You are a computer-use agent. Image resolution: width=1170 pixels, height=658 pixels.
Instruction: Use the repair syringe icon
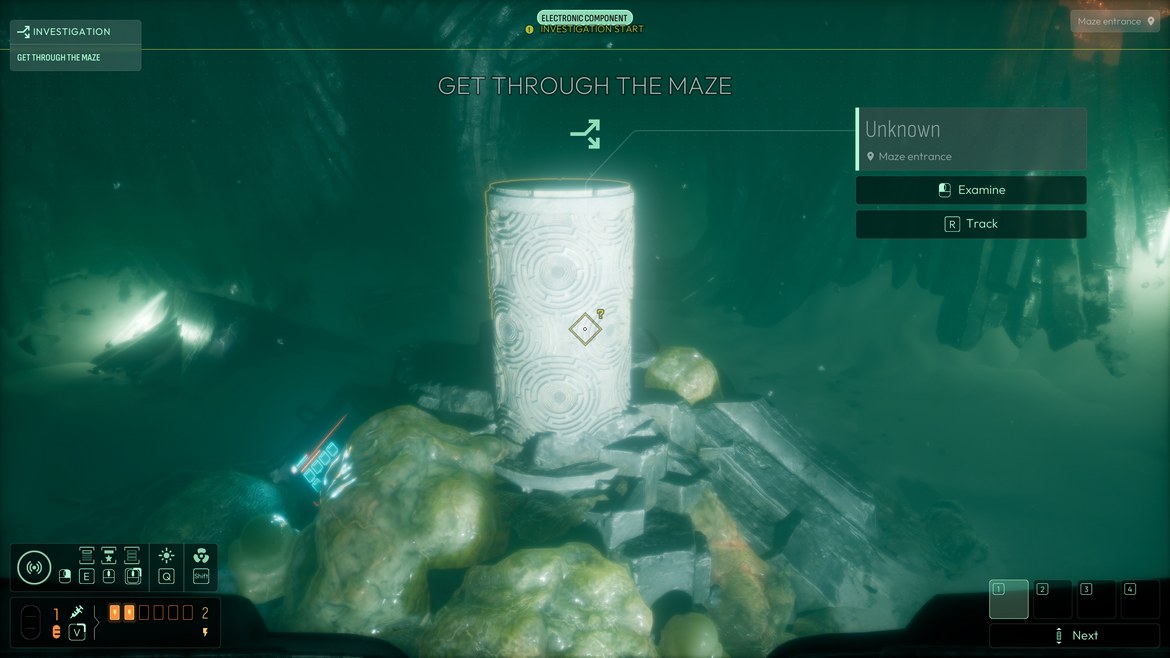click(77, 612)
